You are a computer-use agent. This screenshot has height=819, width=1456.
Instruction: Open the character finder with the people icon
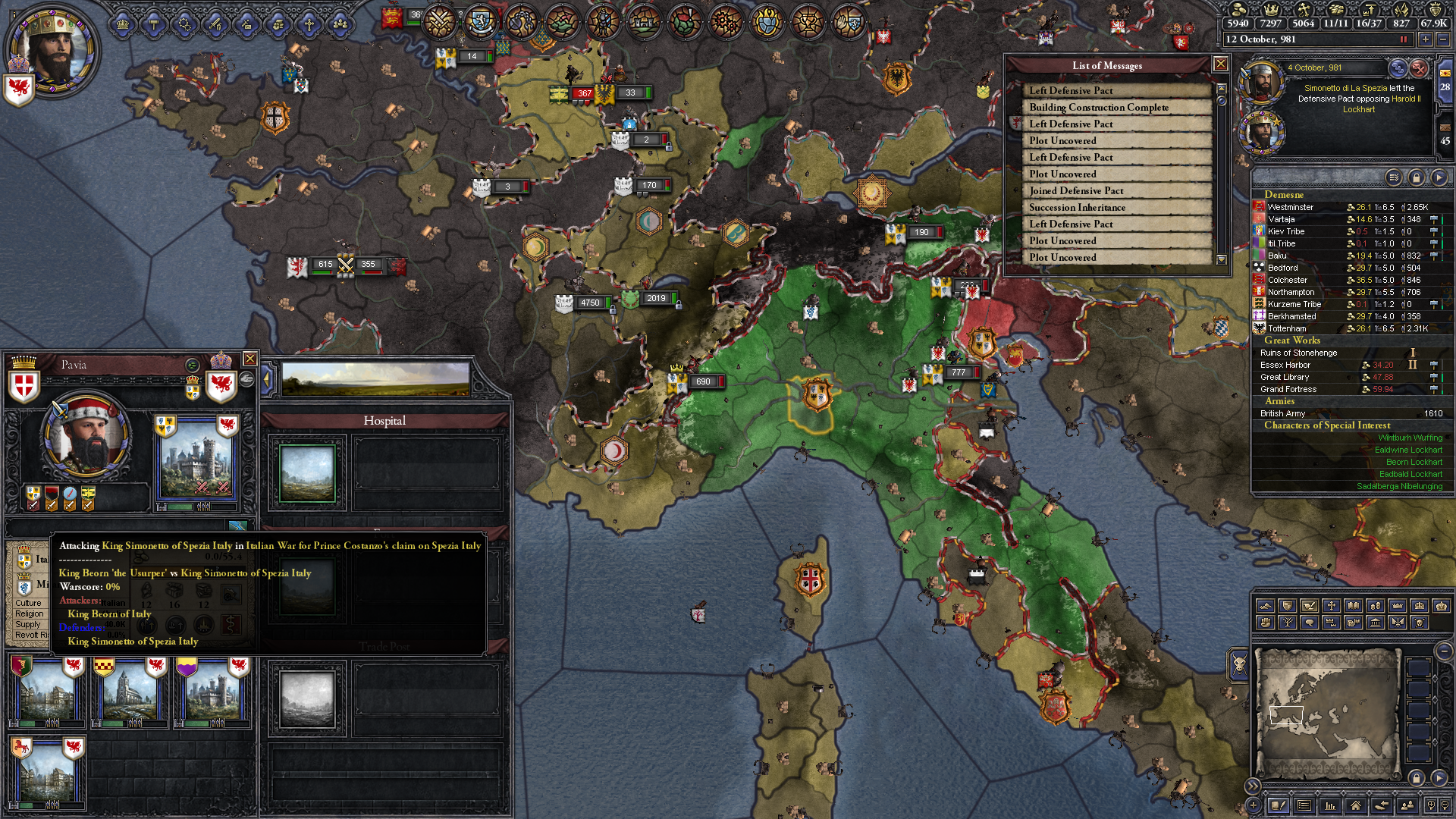pyautogui.click(x=1407, y=805)
